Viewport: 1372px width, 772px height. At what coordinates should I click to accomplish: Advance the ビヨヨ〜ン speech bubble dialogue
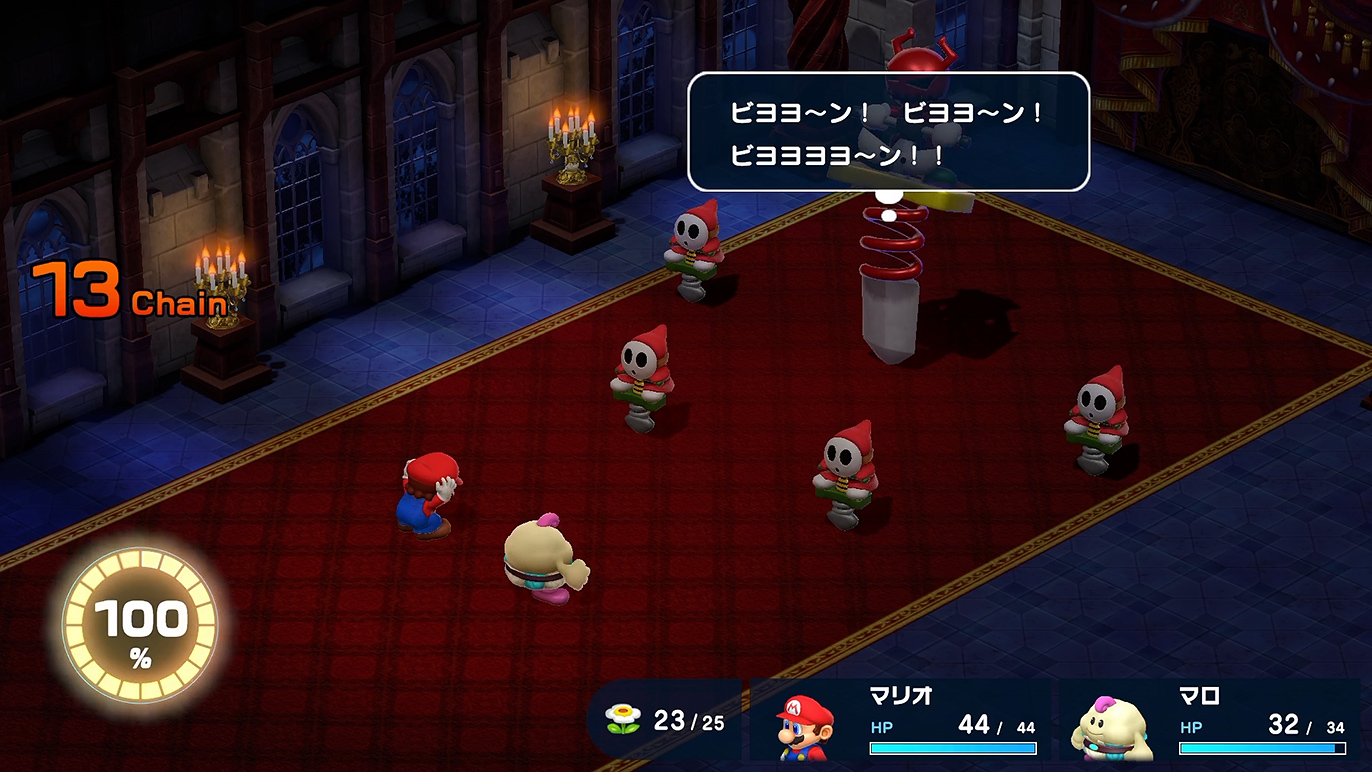coord(888,132)
